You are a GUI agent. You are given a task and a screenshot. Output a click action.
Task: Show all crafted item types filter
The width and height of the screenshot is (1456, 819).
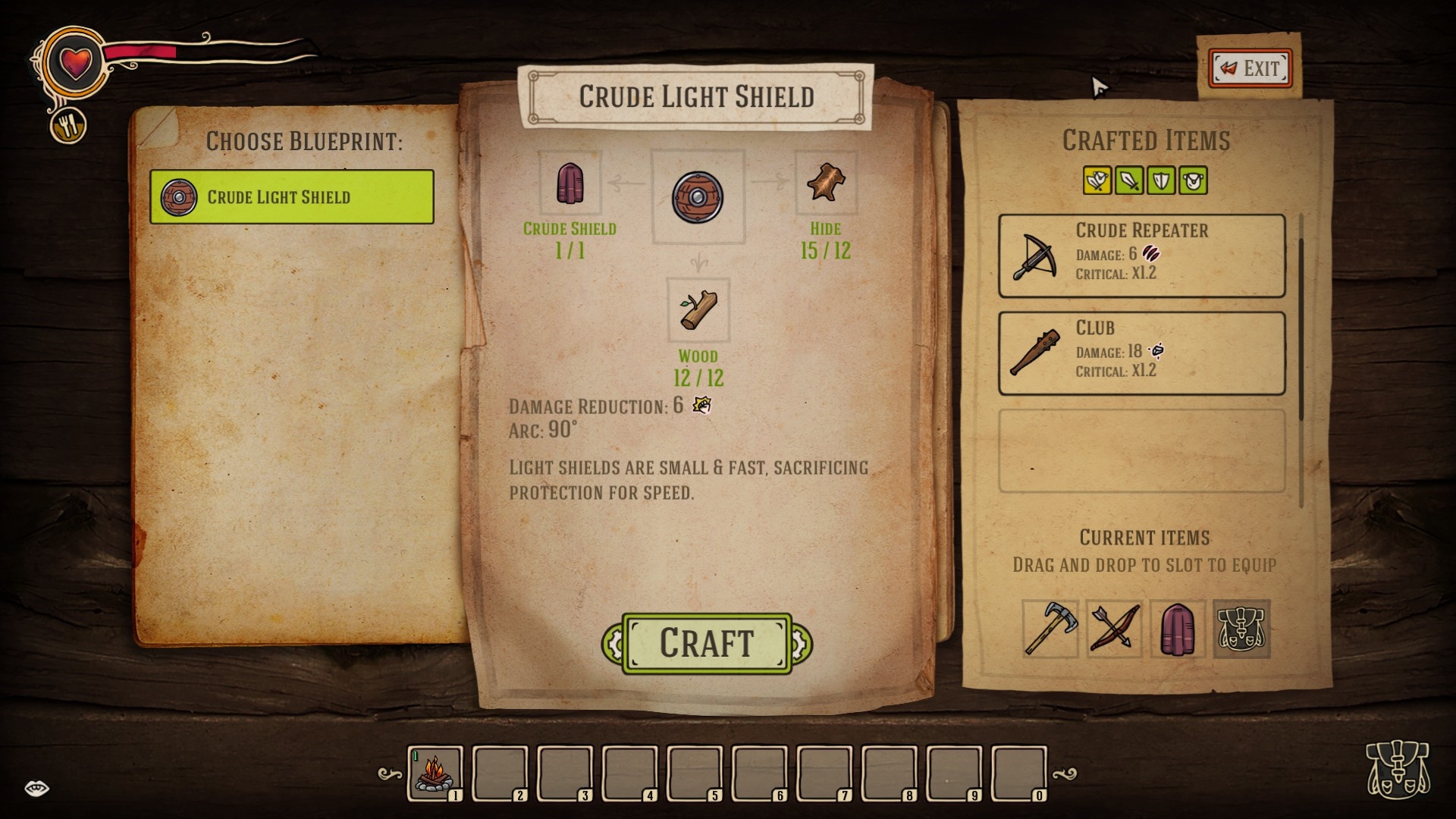1097,181
